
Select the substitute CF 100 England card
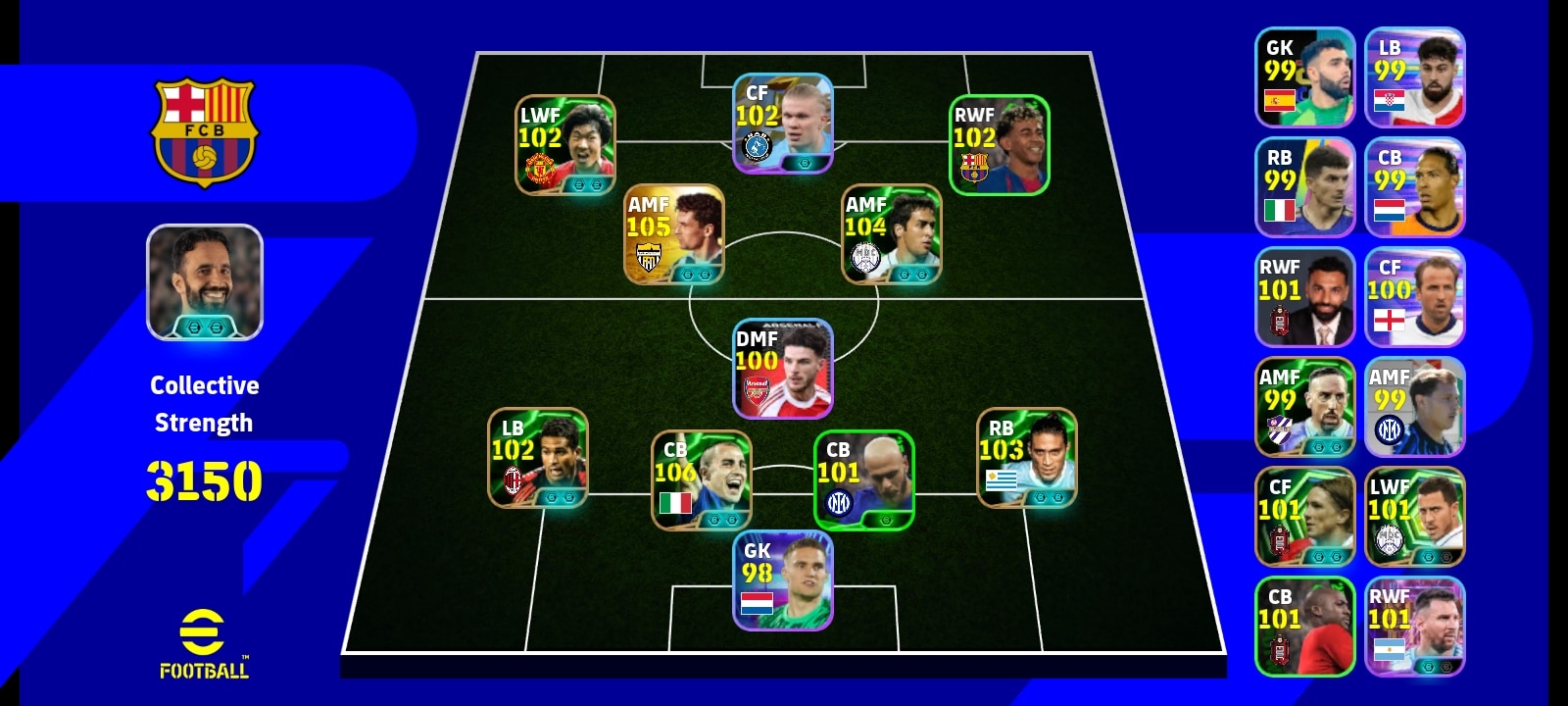click(x=1415, y=297)
